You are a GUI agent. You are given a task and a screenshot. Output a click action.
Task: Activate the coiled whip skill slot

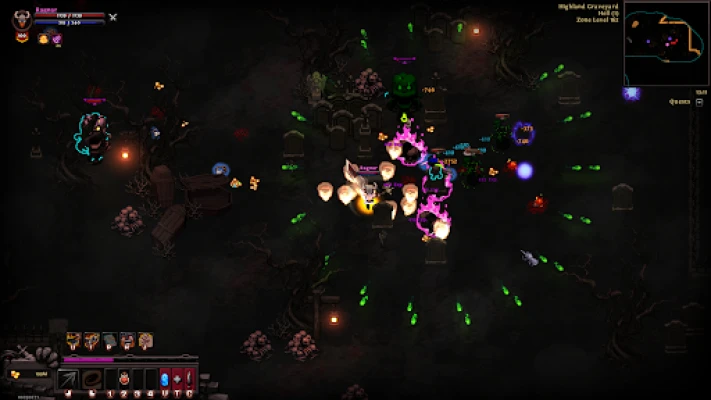click(92, 379)
